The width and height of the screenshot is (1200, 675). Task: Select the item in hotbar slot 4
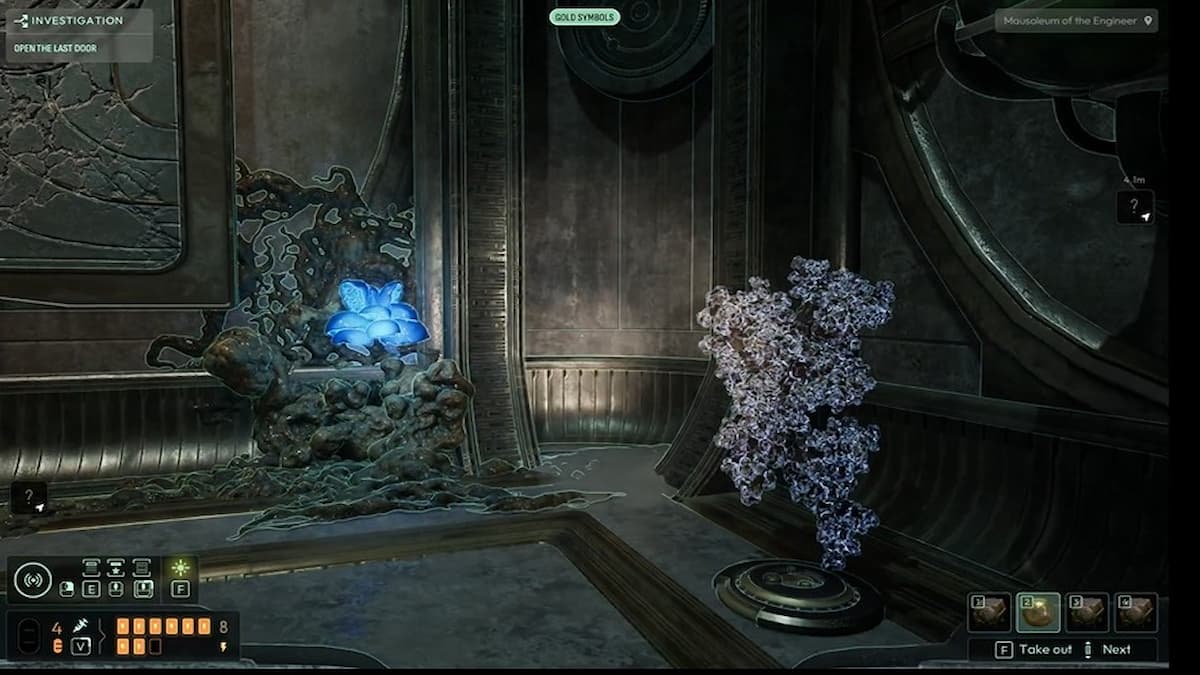coord(1136,612)
